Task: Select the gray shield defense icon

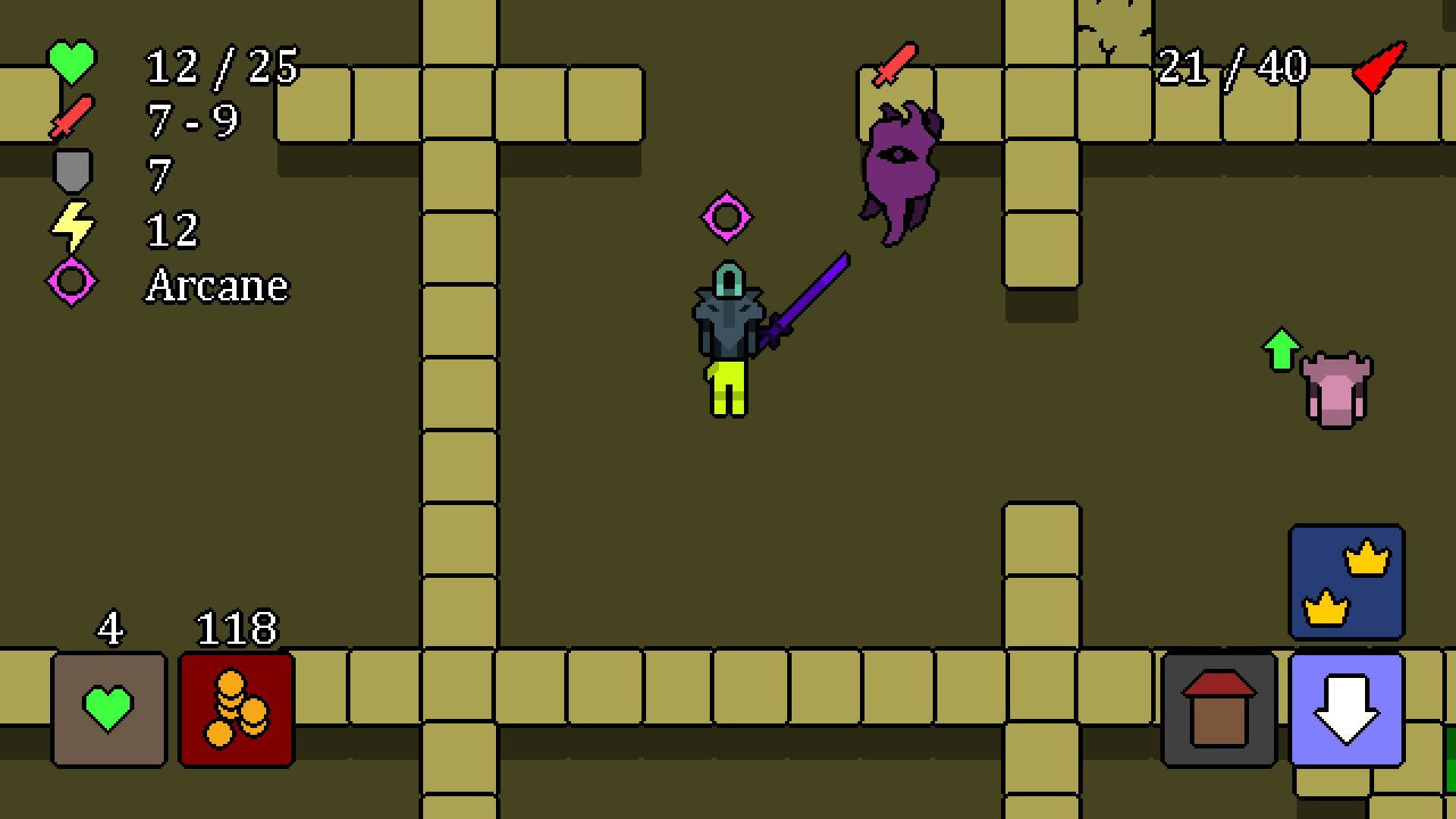Action: (x=72, y=171)
